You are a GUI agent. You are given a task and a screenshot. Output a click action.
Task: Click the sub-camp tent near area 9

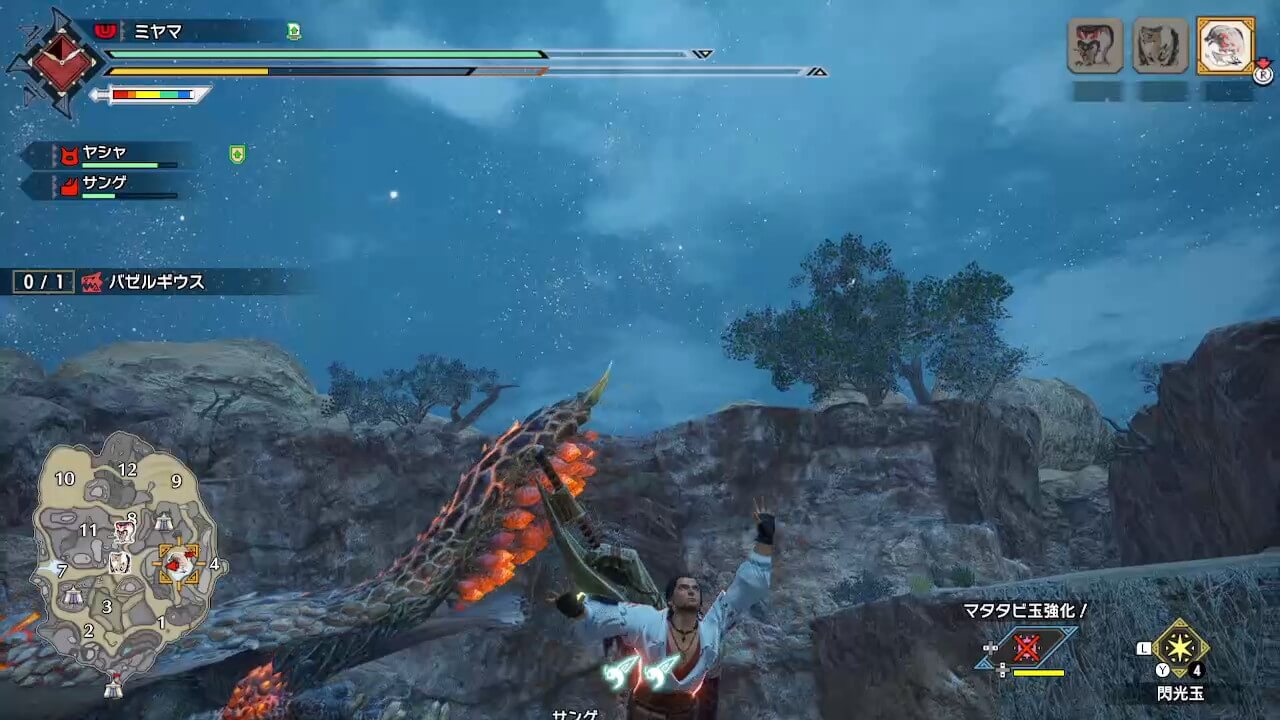pyautogui.click(x=163, y=520)
